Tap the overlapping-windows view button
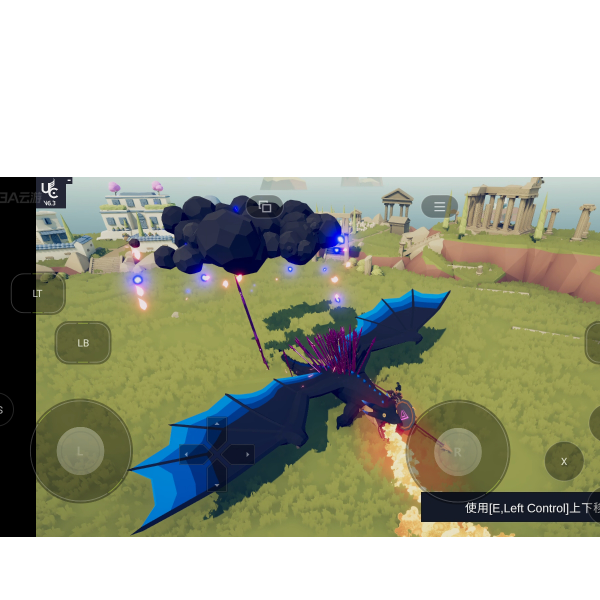This screenshot has width=600, height=600. pos(265,207)
